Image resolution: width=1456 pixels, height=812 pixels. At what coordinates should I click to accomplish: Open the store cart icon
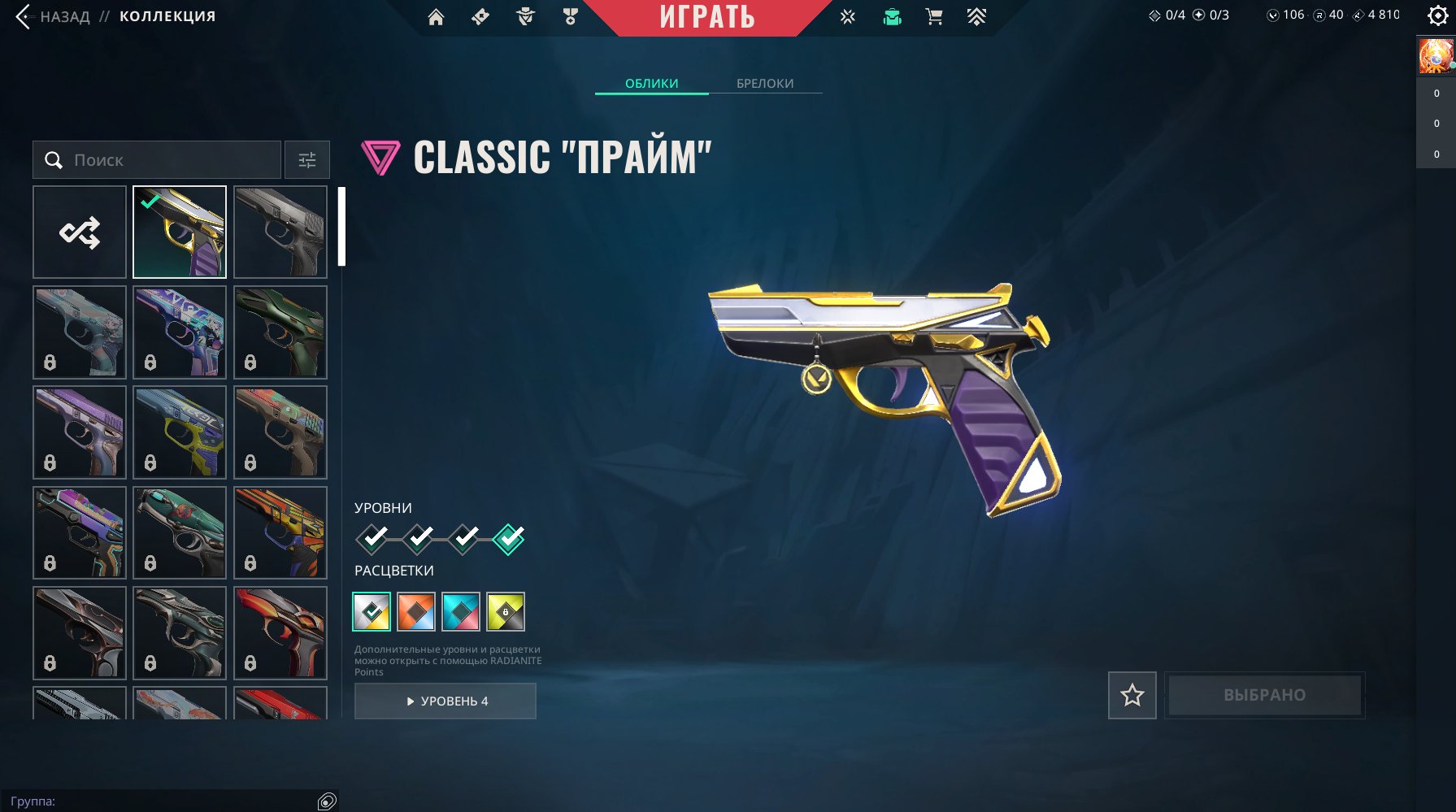[934, 17]
